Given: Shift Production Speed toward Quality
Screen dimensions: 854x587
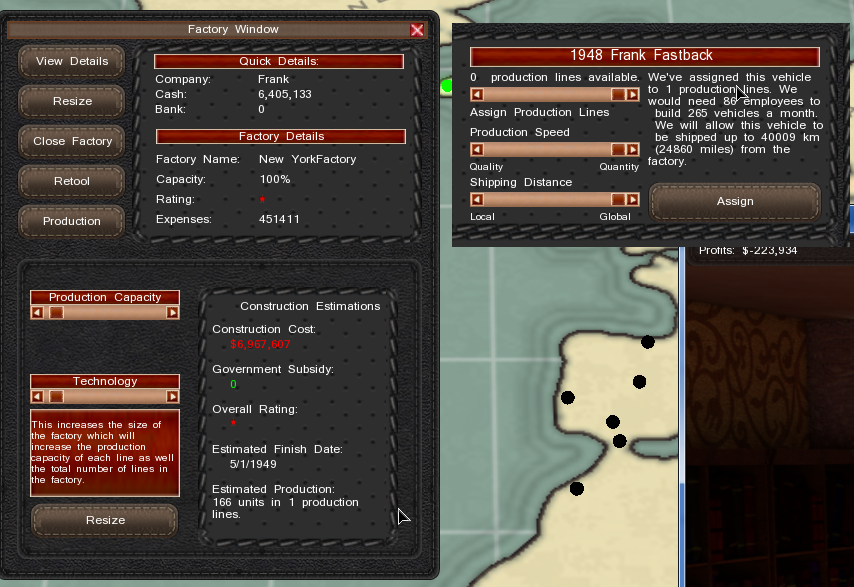Looking at the screenshot, I should click(477, 149).
